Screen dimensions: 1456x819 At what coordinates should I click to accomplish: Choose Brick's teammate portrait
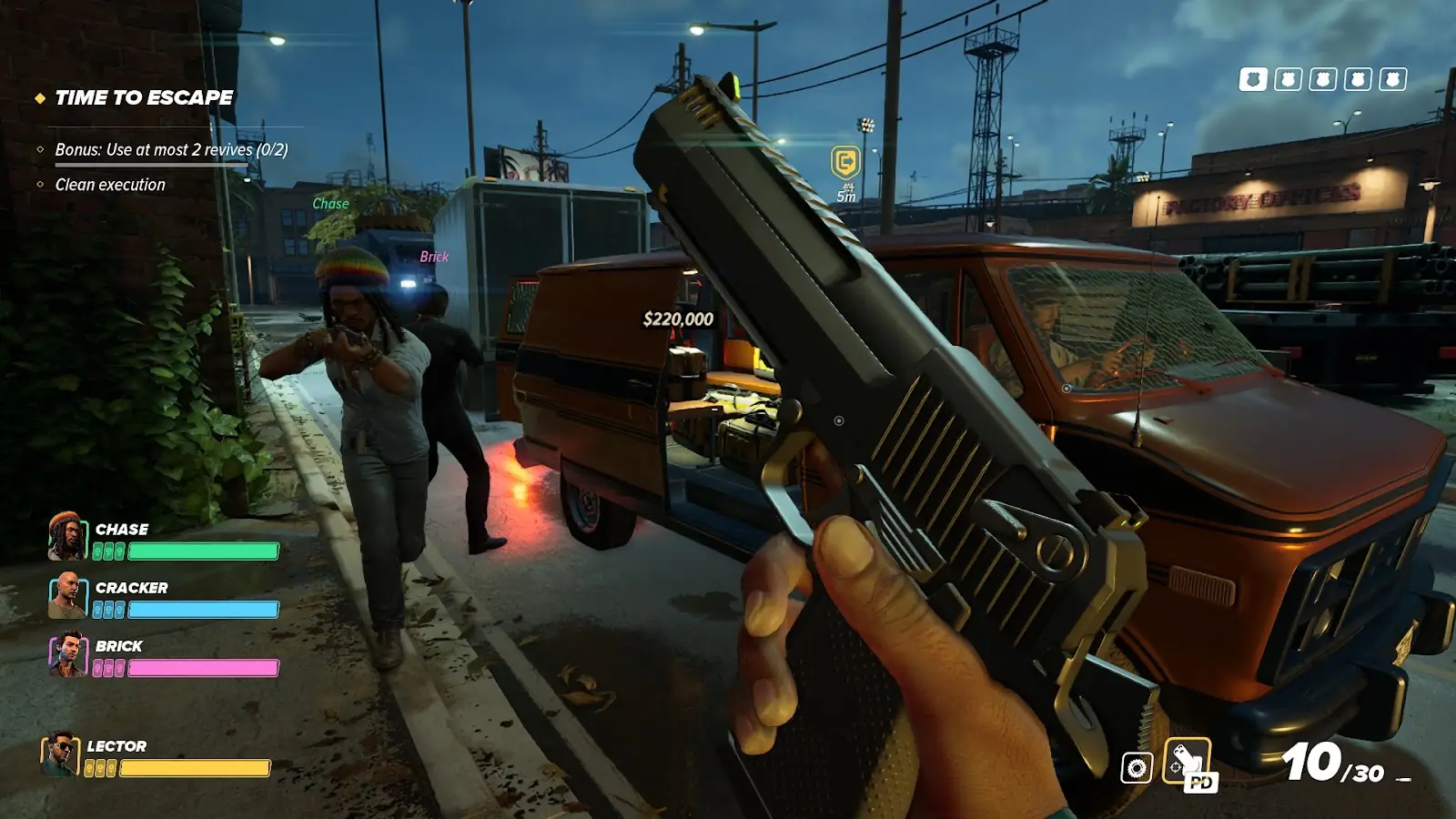(x=67, y=653)
